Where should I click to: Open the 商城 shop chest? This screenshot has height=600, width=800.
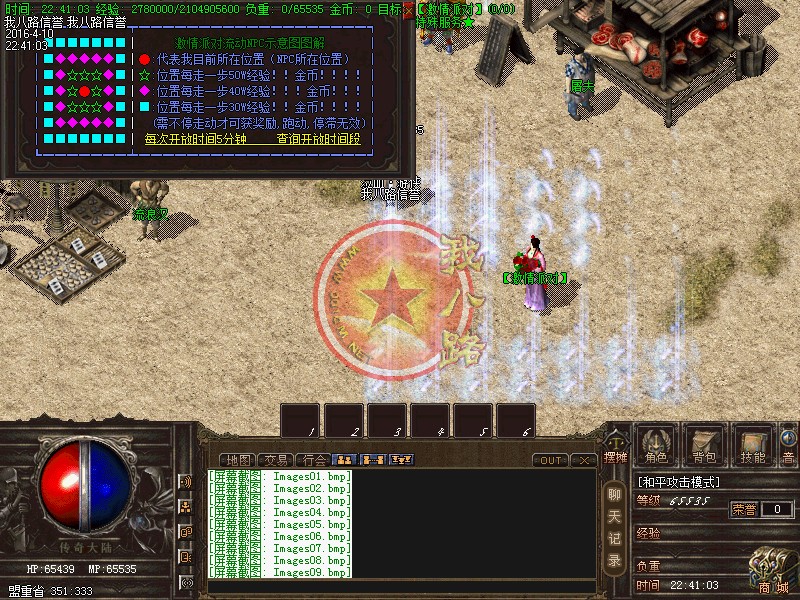pos(771,572)
